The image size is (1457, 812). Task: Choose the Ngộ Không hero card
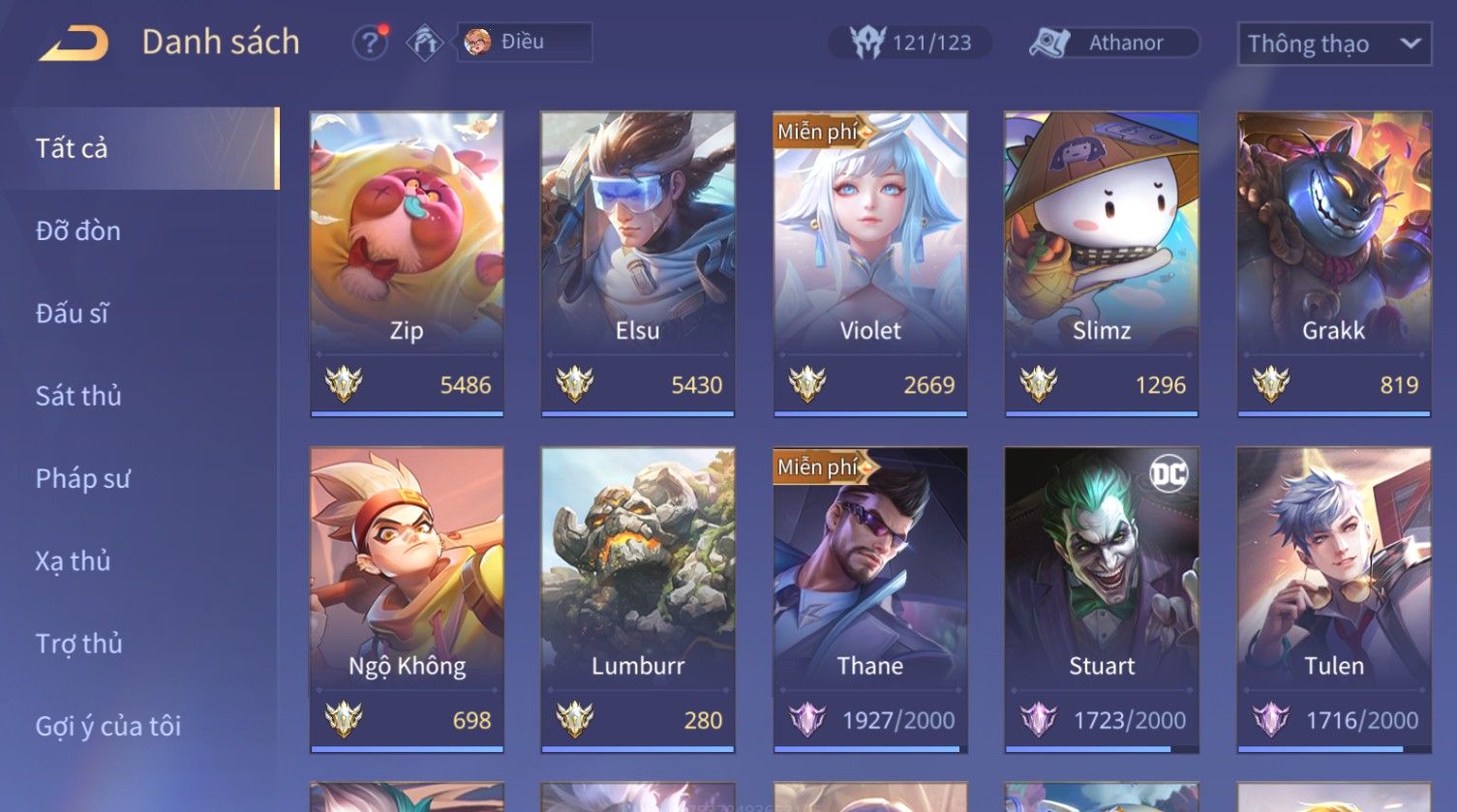tap(407, 598)
